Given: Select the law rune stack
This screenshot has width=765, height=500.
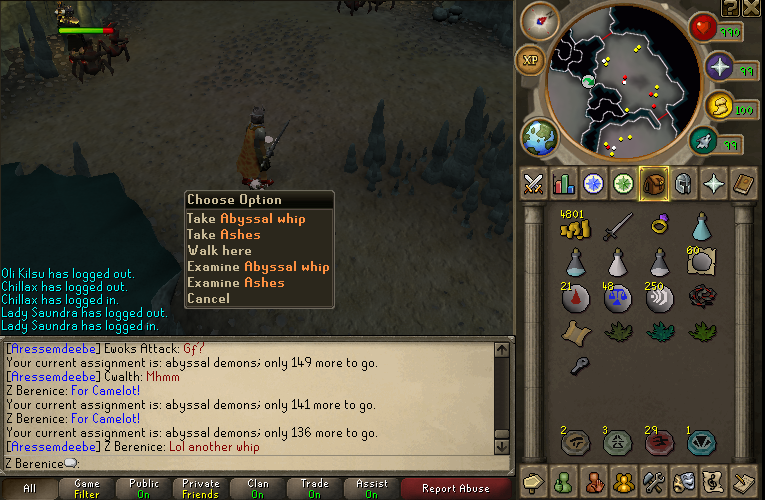Looking at the screenshot, I should pos(617,298).
